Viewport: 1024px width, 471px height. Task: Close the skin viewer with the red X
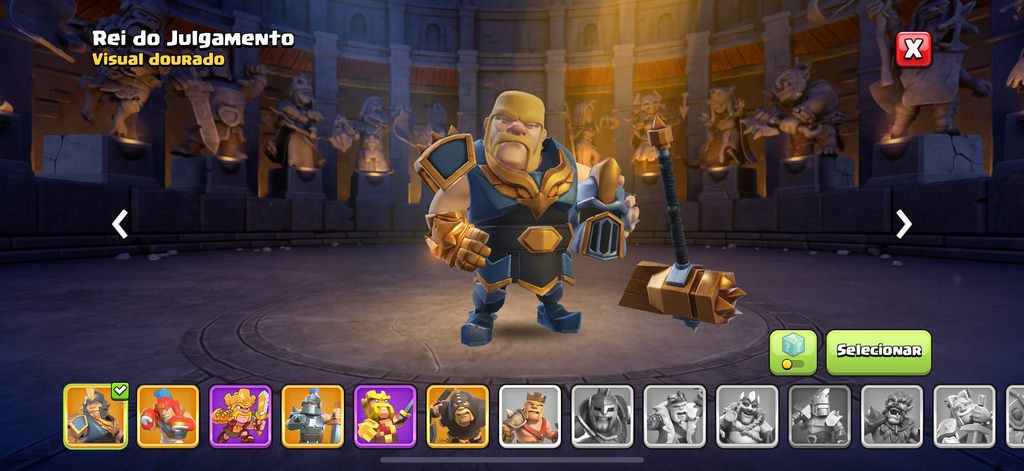coord(913,49)
